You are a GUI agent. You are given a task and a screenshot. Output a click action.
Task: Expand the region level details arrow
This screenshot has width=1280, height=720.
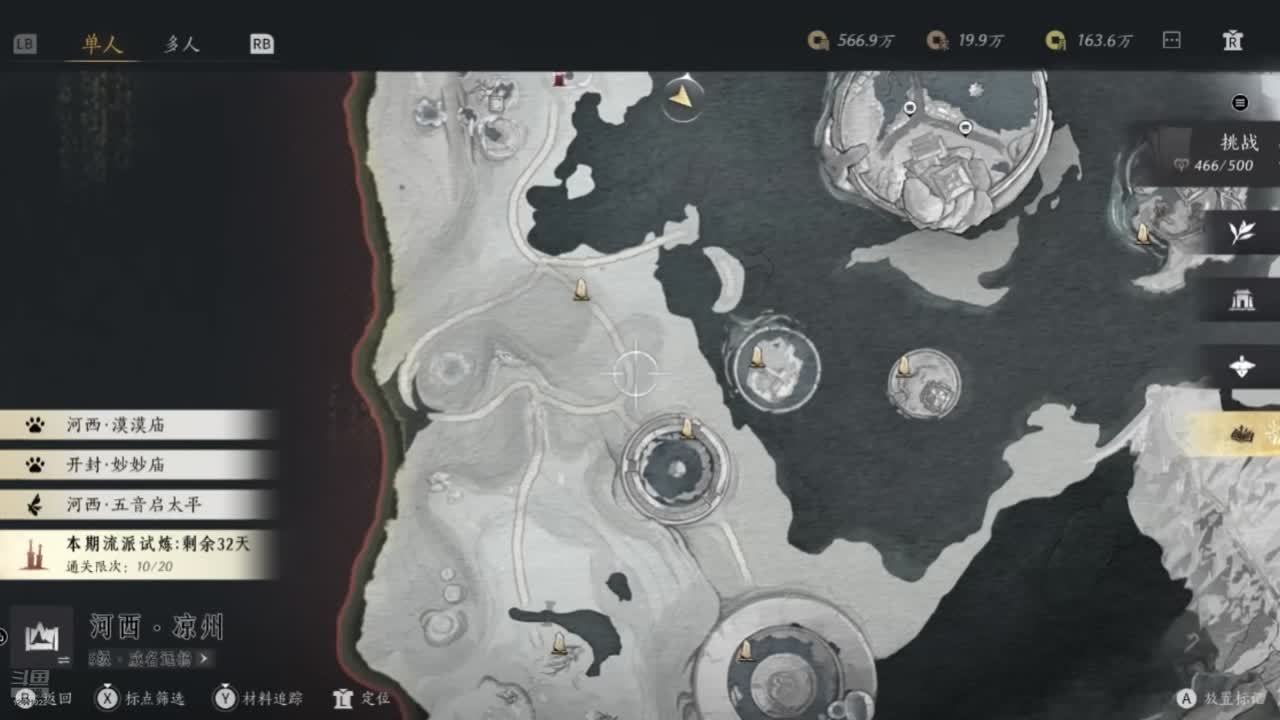tap(204, 658)
